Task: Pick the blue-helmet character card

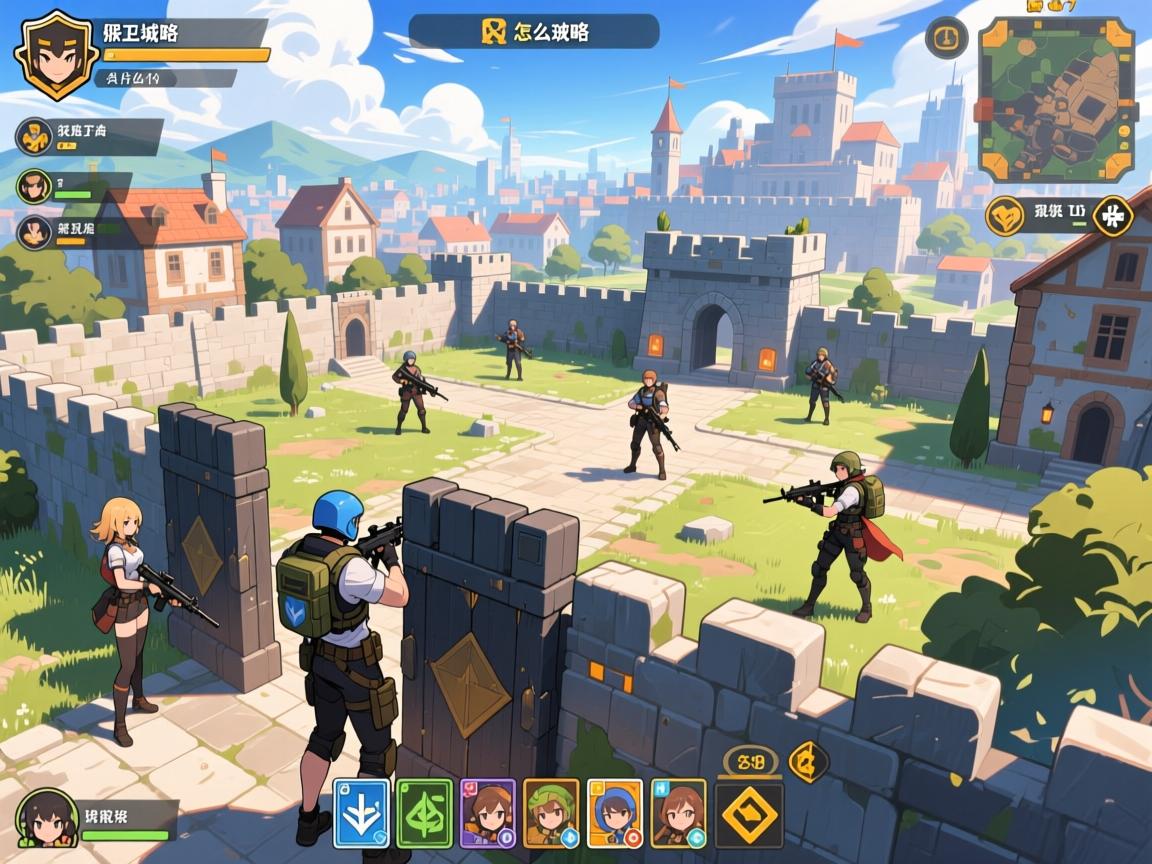Action: pyautogui.click(x=615, y=812)
